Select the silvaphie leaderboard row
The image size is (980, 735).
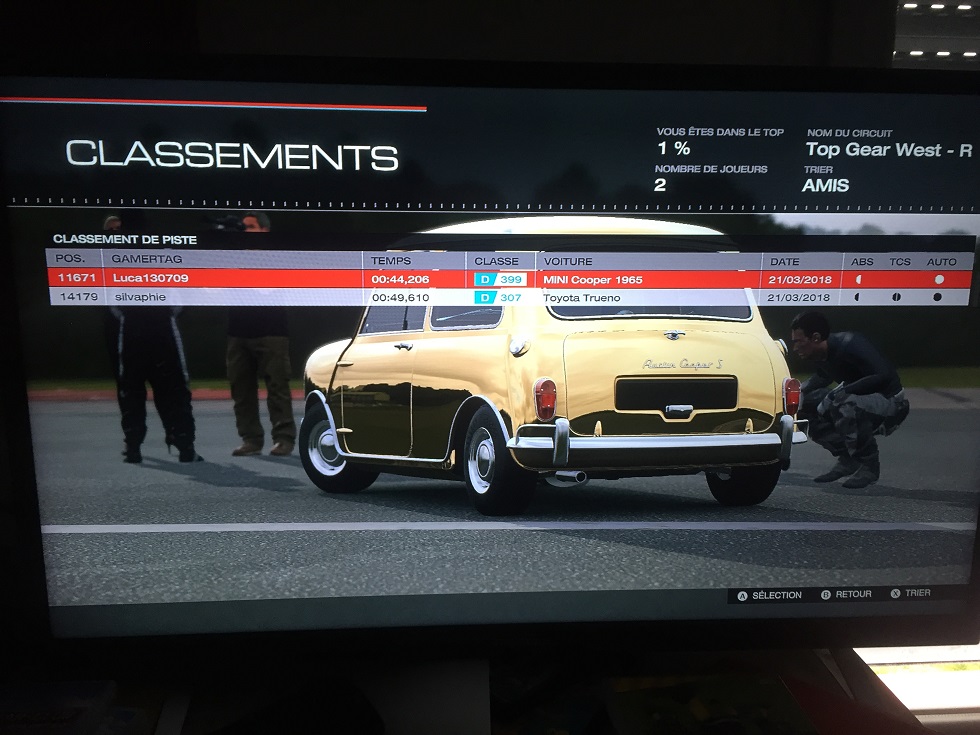click(300, 297)
